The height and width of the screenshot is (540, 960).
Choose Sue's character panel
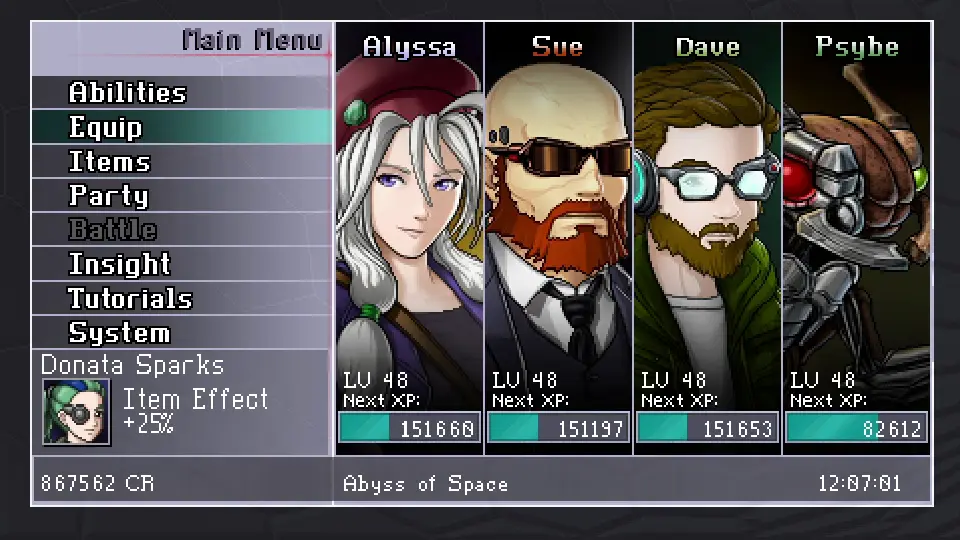pos(558,220)
